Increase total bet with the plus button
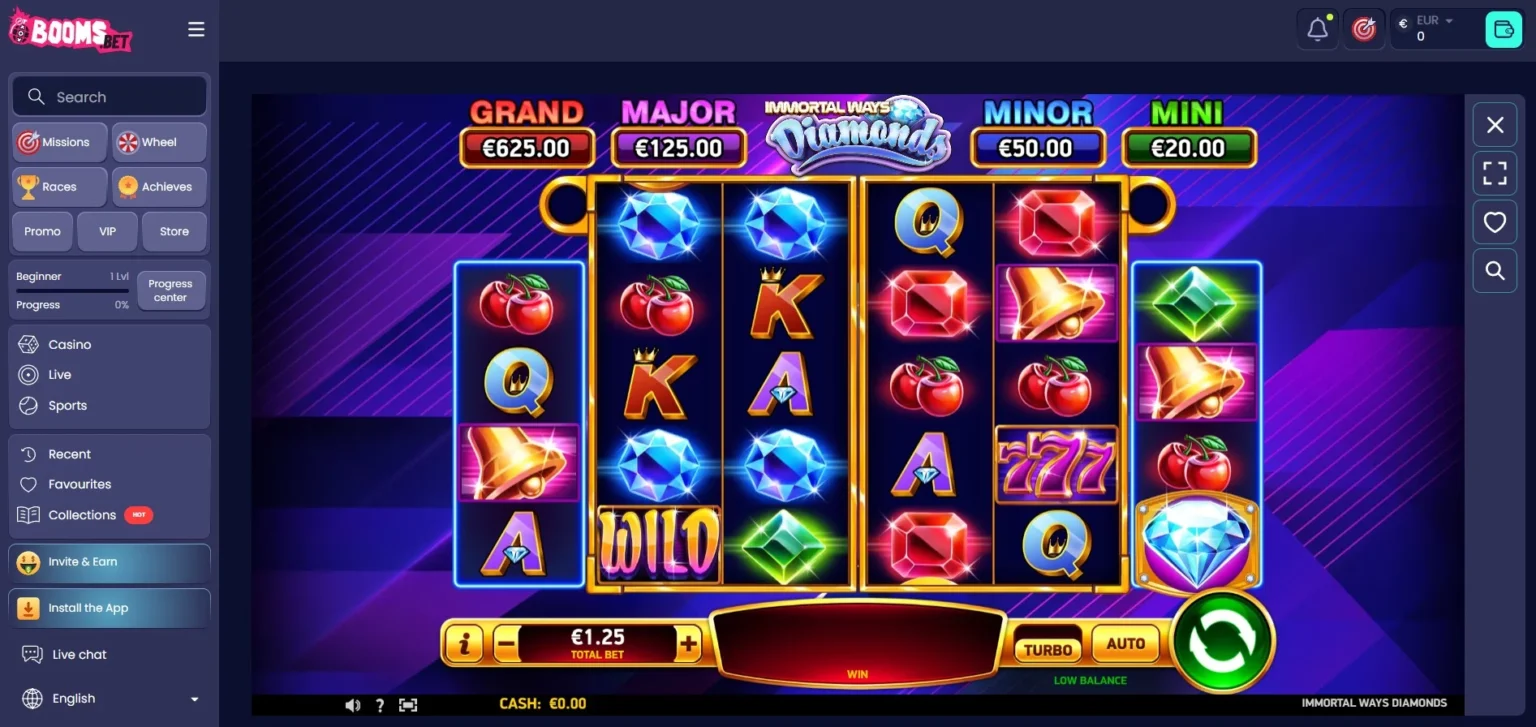 coord(688,644)
